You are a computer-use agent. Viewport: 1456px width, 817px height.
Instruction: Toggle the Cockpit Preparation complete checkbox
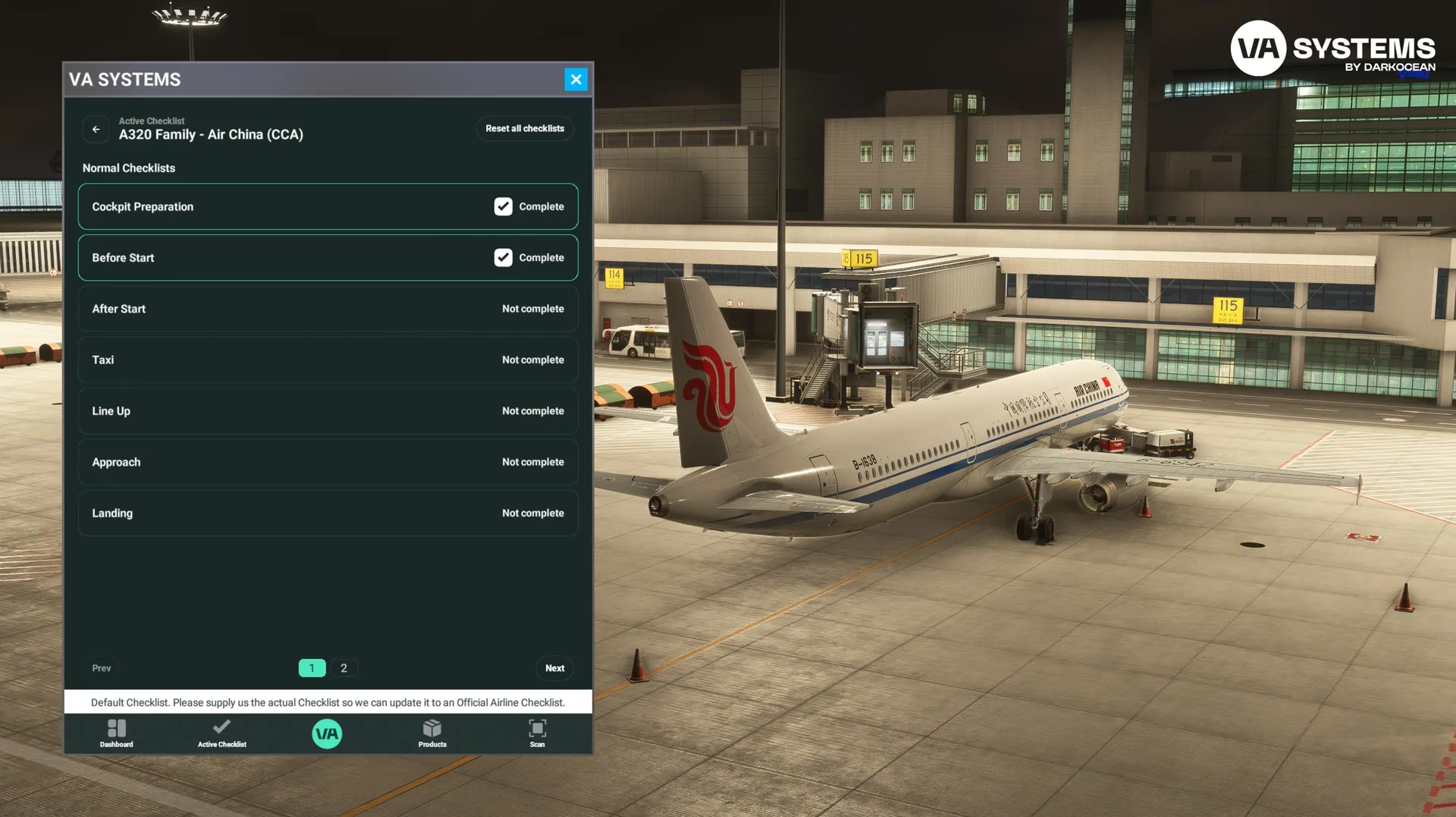(x=504, y=207)
